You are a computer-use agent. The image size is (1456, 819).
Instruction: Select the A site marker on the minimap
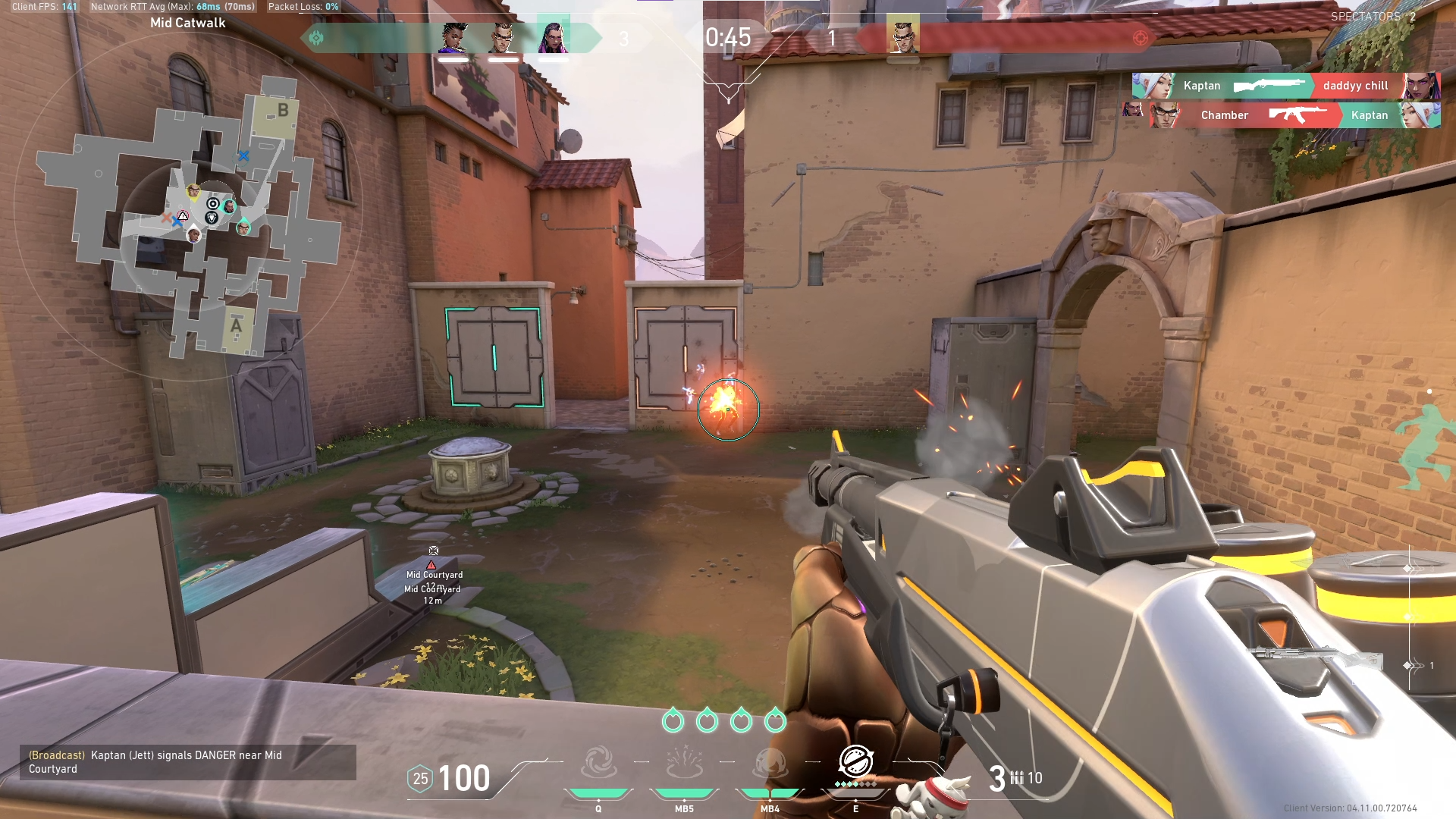237,326
